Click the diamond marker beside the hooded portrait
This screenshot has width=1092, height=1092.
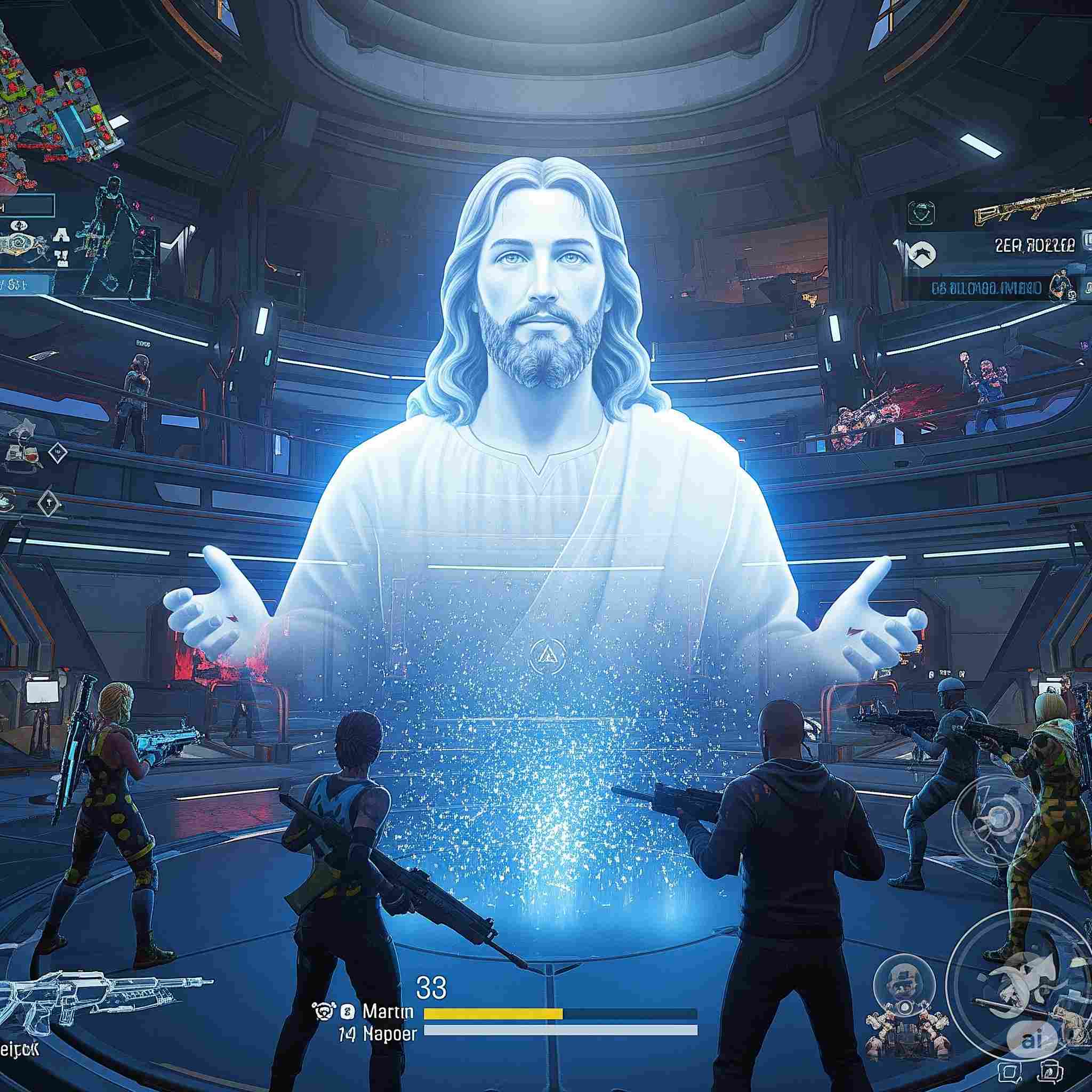[x=58, y=452]
